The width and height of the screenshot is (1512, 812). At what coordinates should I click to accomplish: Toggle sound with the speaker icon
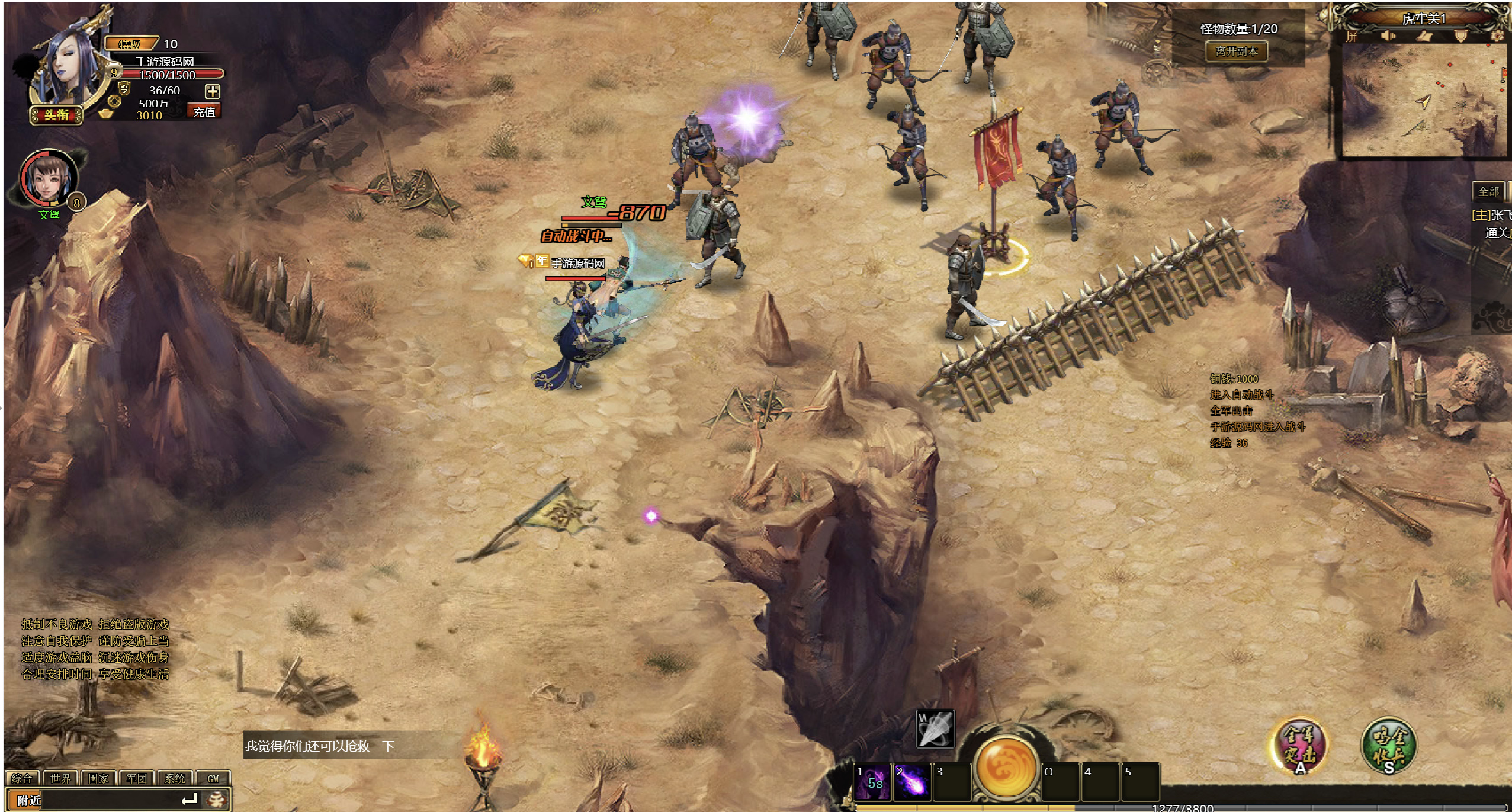1388,37
